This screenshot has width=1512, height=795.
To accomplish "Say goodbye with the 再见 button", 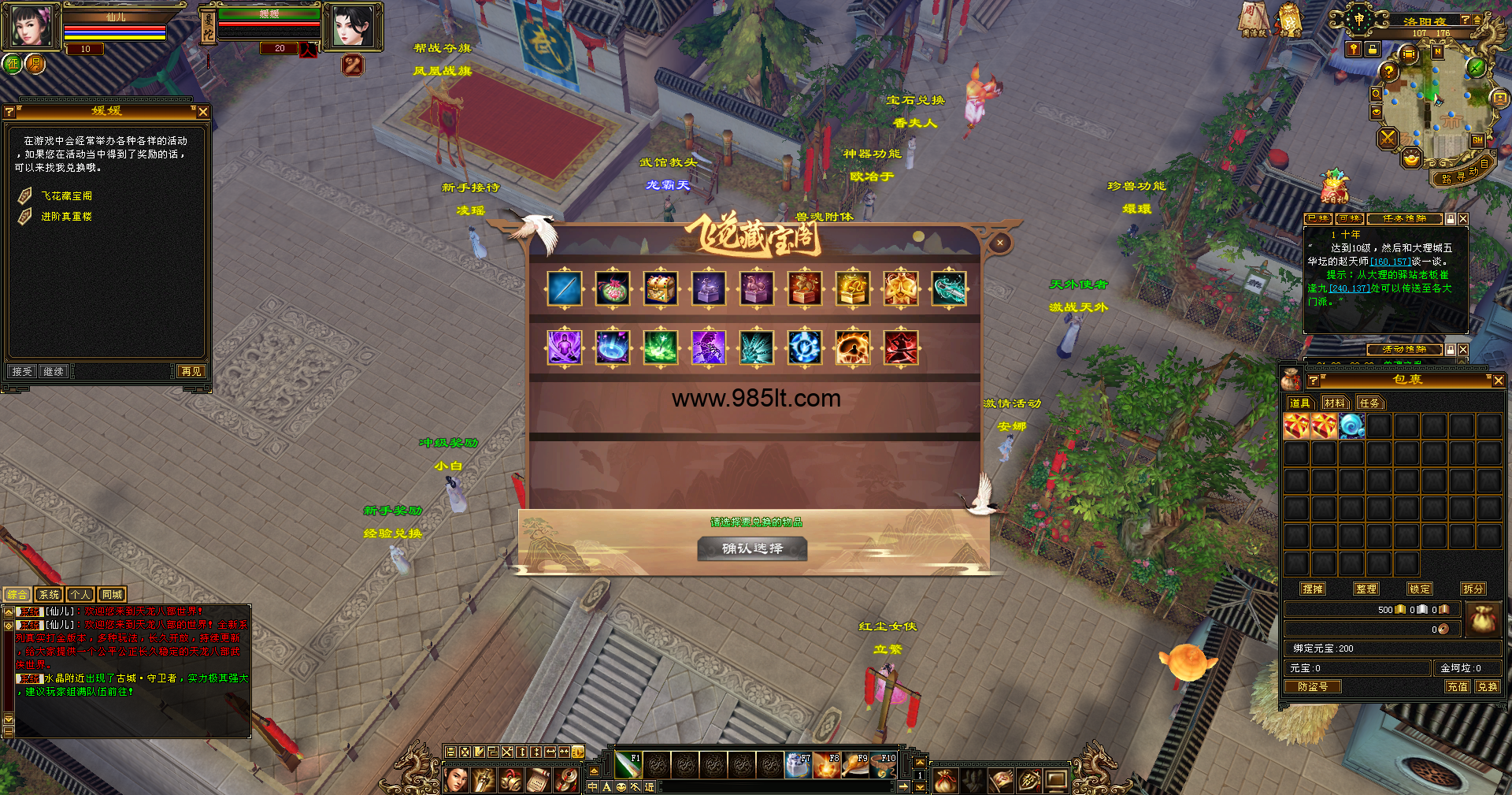I will (x=191, y=371).
